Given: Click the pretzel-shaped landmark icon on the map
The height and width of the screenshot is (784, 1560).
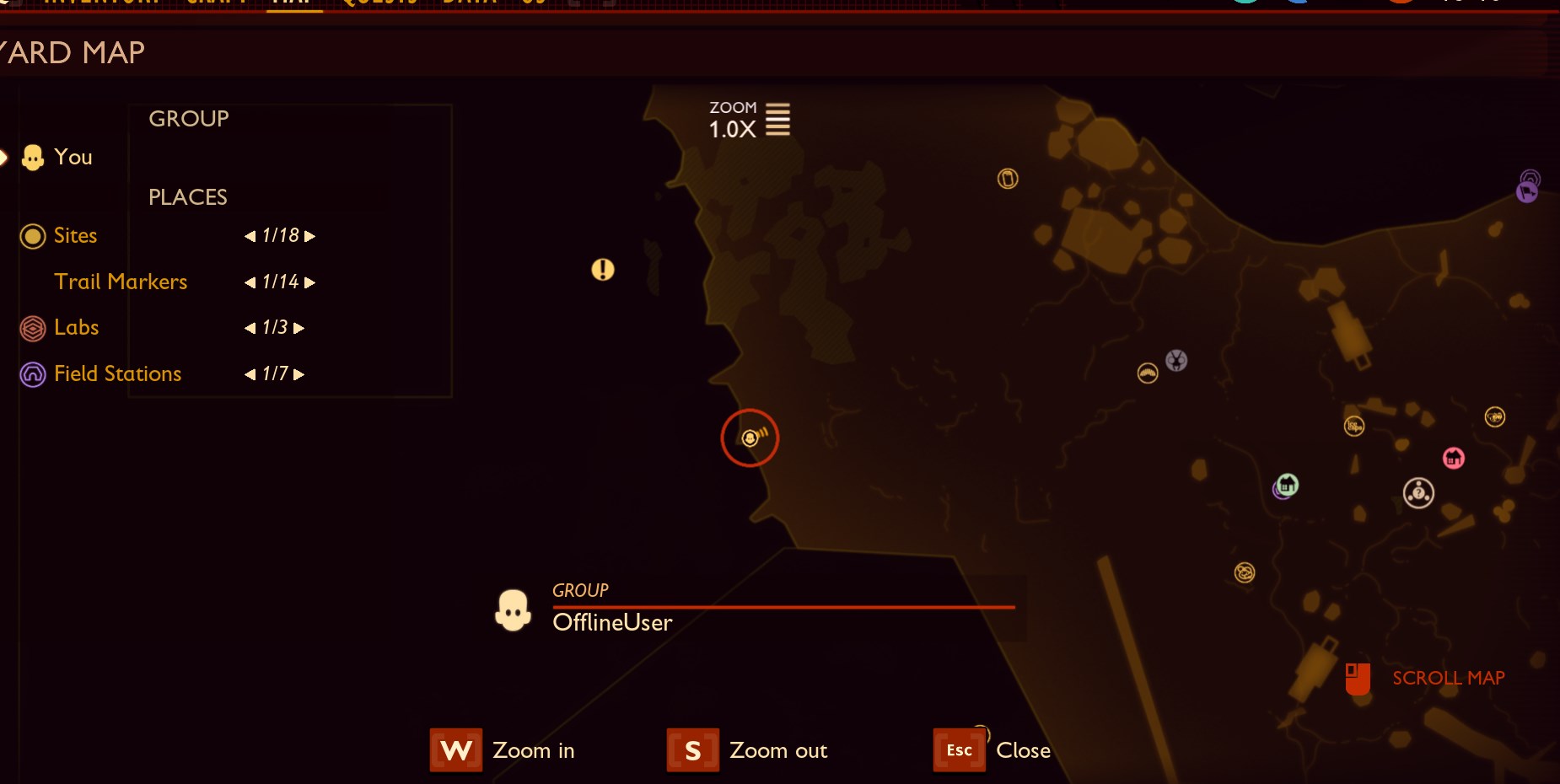Looking at the screenshot, I should tap(1245, 572).
